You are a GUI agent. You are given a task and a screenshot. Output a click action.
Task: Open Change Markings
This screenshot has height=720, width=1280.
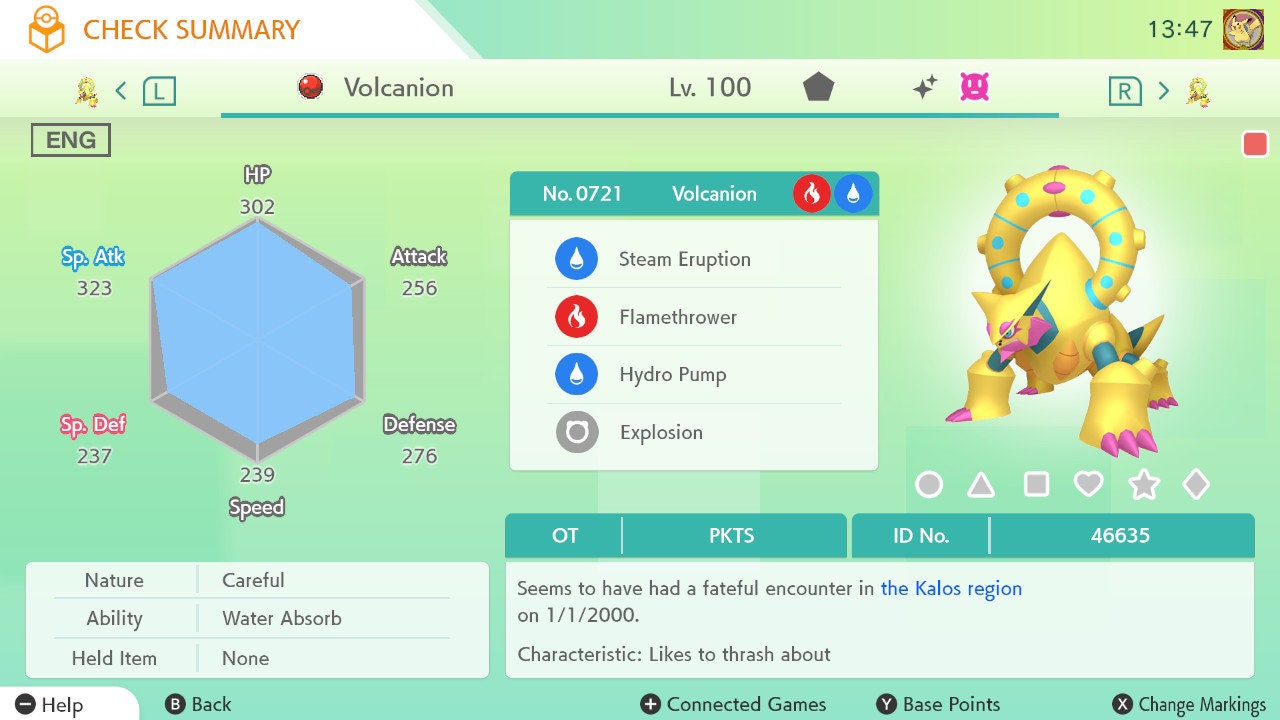[x=1190, y=705]
